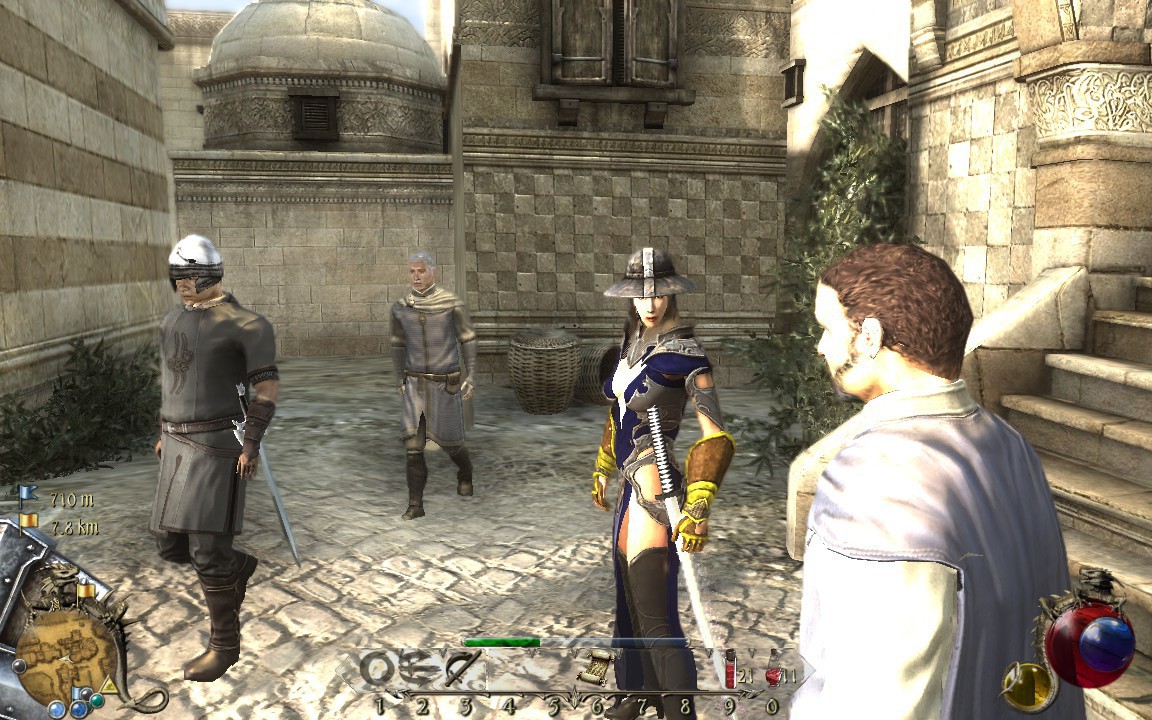Drink the red vial potion with 21 left
Screen dimensions: 1152x720
click(730, 668)
